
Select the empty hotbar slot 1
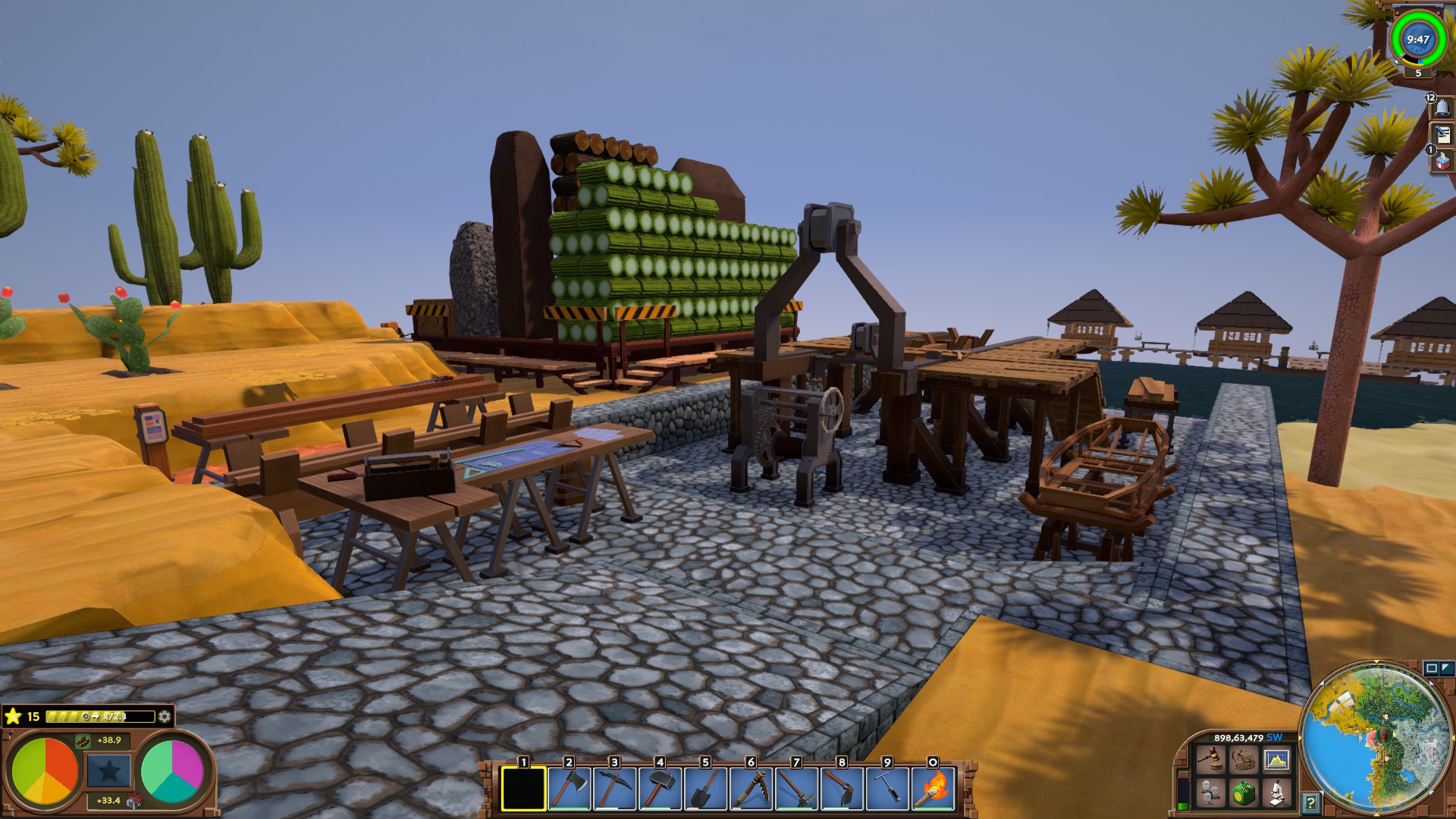click(x=523, y=789)
